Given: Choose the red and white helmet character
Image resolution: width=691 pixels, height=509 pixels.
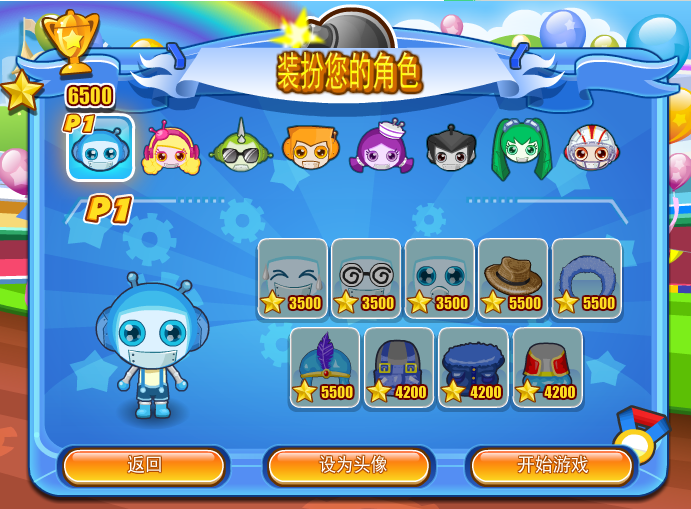Looking at the screenshot, I should [x=590, y=149].
